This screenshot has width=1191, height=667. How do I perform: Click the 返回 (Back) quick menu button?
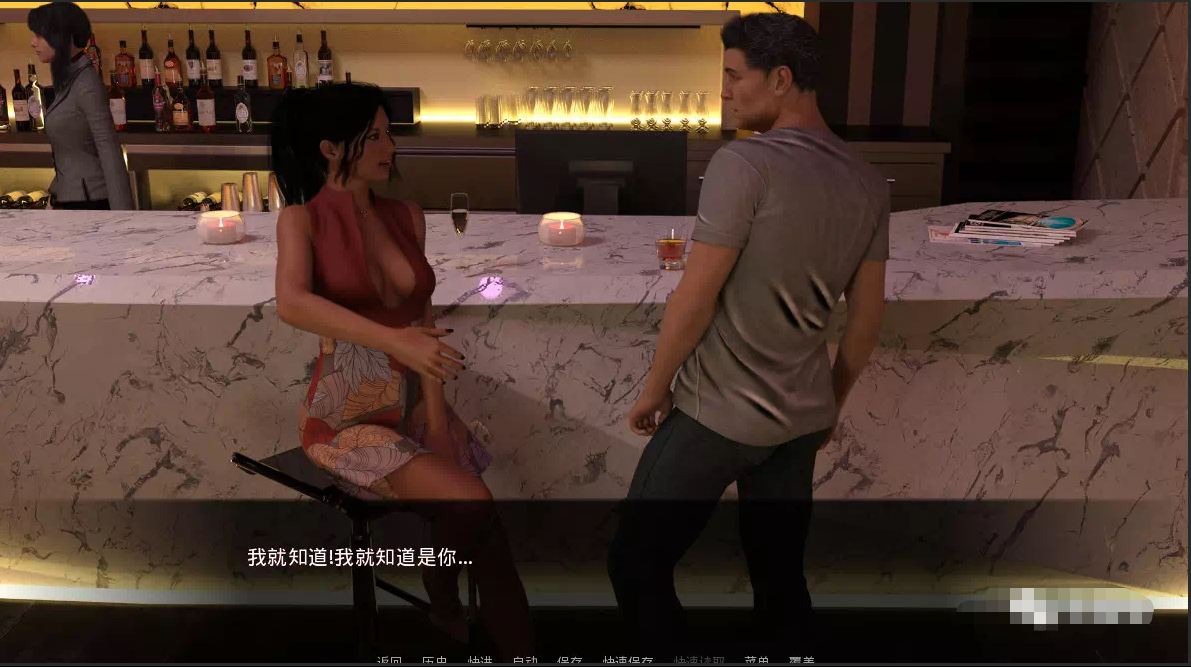point(389,661)
